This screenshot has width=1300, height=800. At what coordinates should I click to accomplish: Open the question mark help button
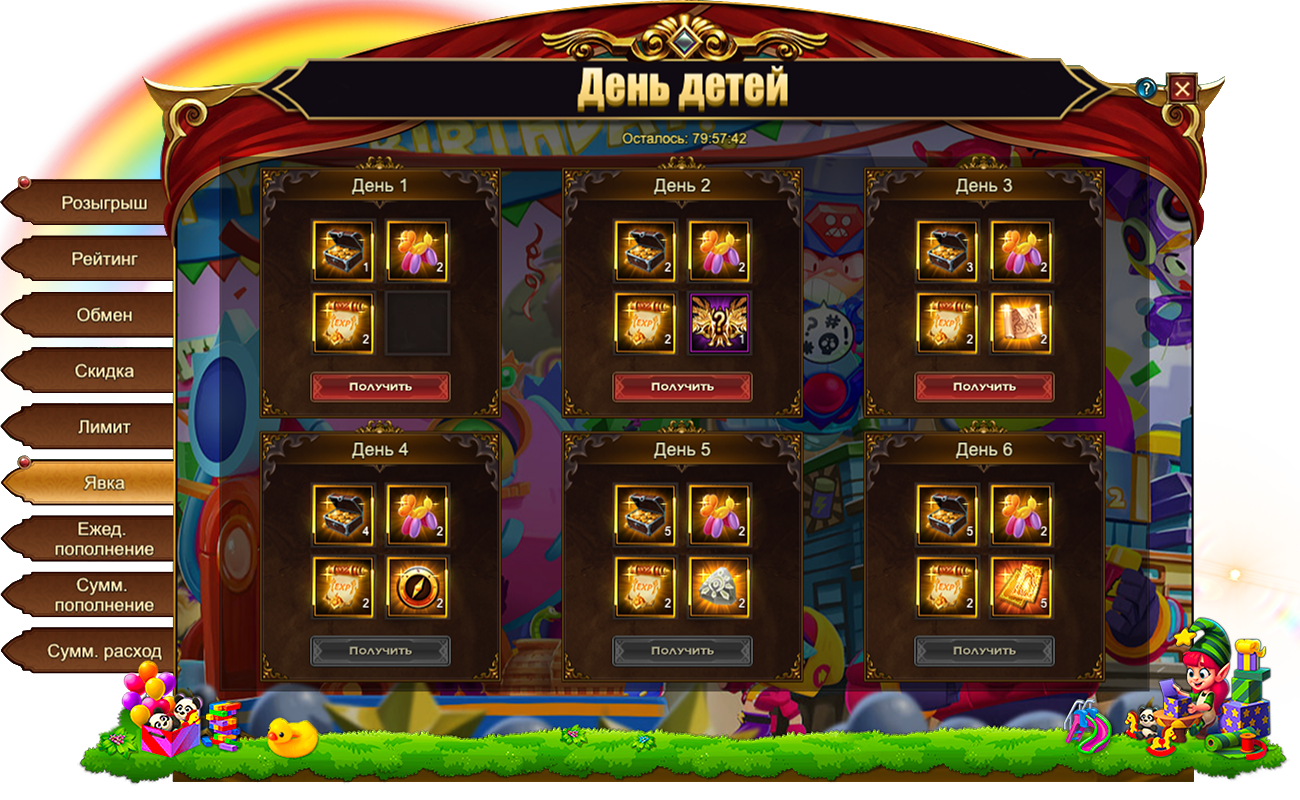point(1146,89)
